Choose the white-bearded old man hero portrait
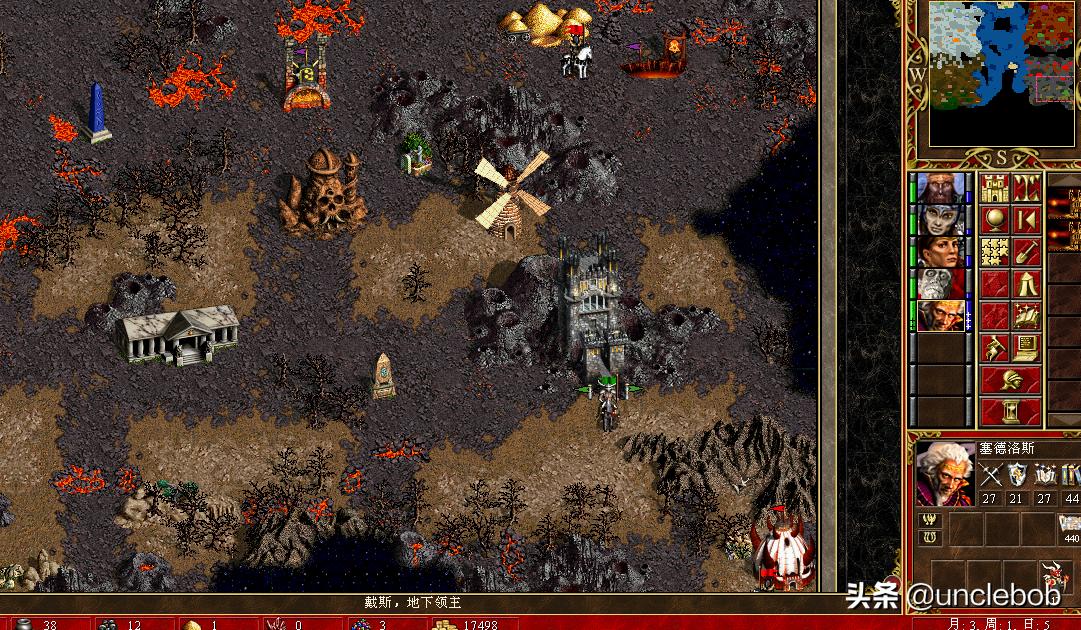The height and width of the screenshot is (630, 1081). [x=940, y=284]
